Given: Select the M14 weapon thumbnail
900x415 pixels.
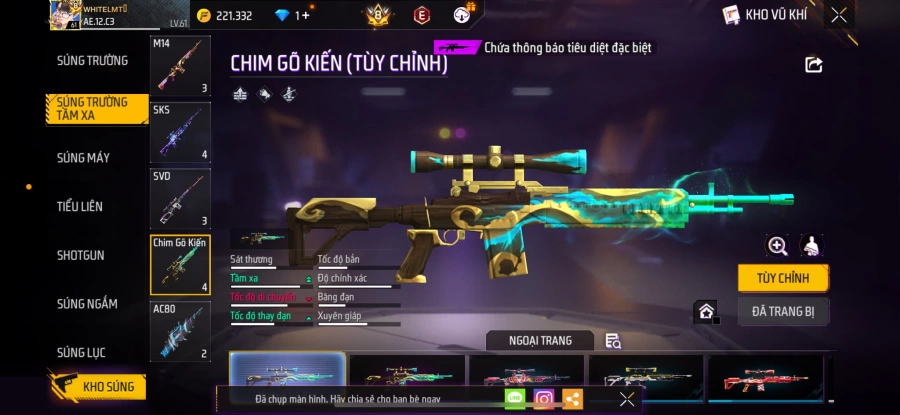Looking at the screenshot, I should pos(180,67).
